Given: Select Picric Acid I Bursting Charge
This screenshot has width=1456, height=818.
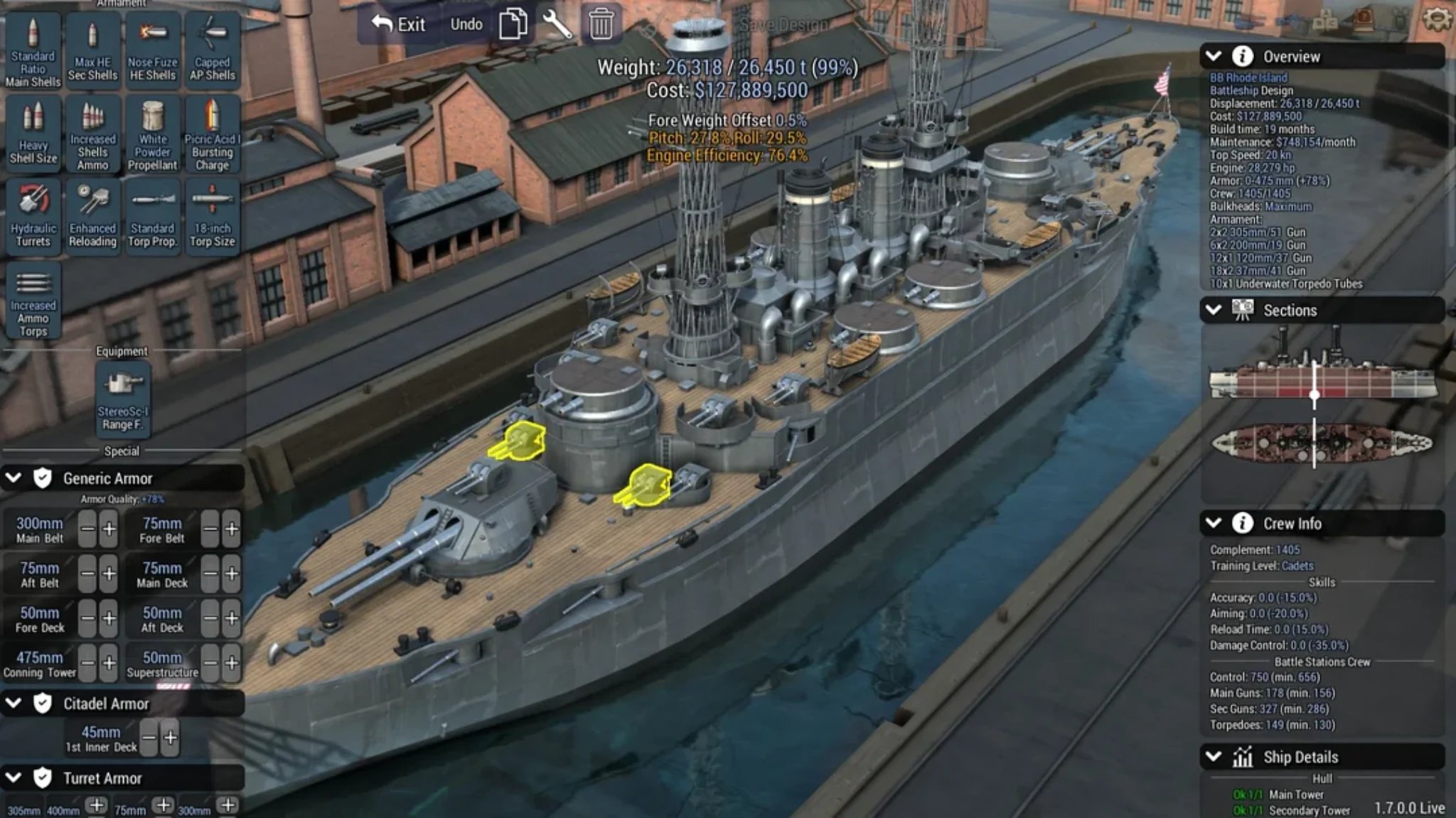Looking at the screenshot, I should point(212,134).
